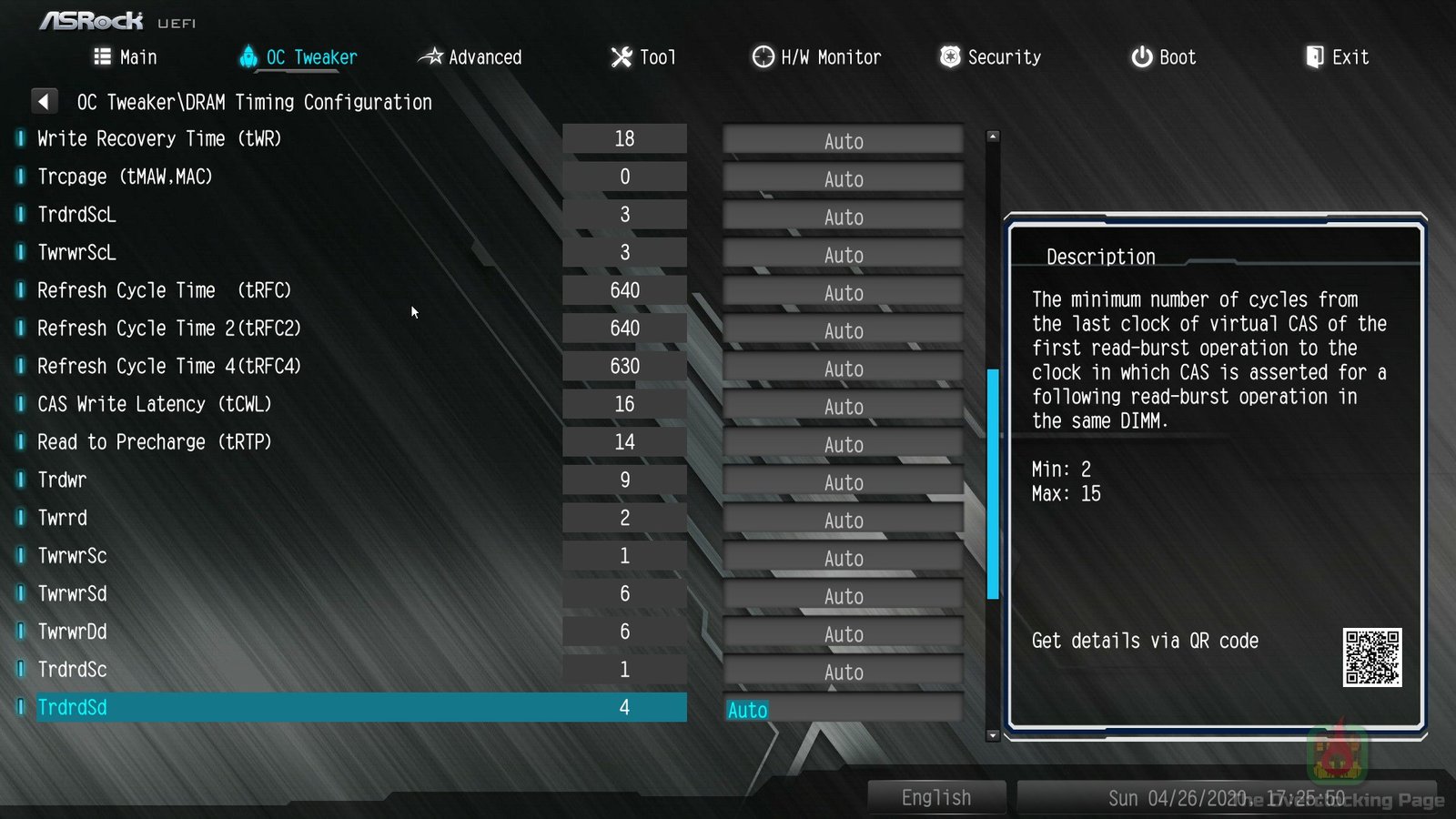Edit the TwrwrDd Auto field
The width and height of the screenshot is (1456, 819).
[x=843, y=634]
